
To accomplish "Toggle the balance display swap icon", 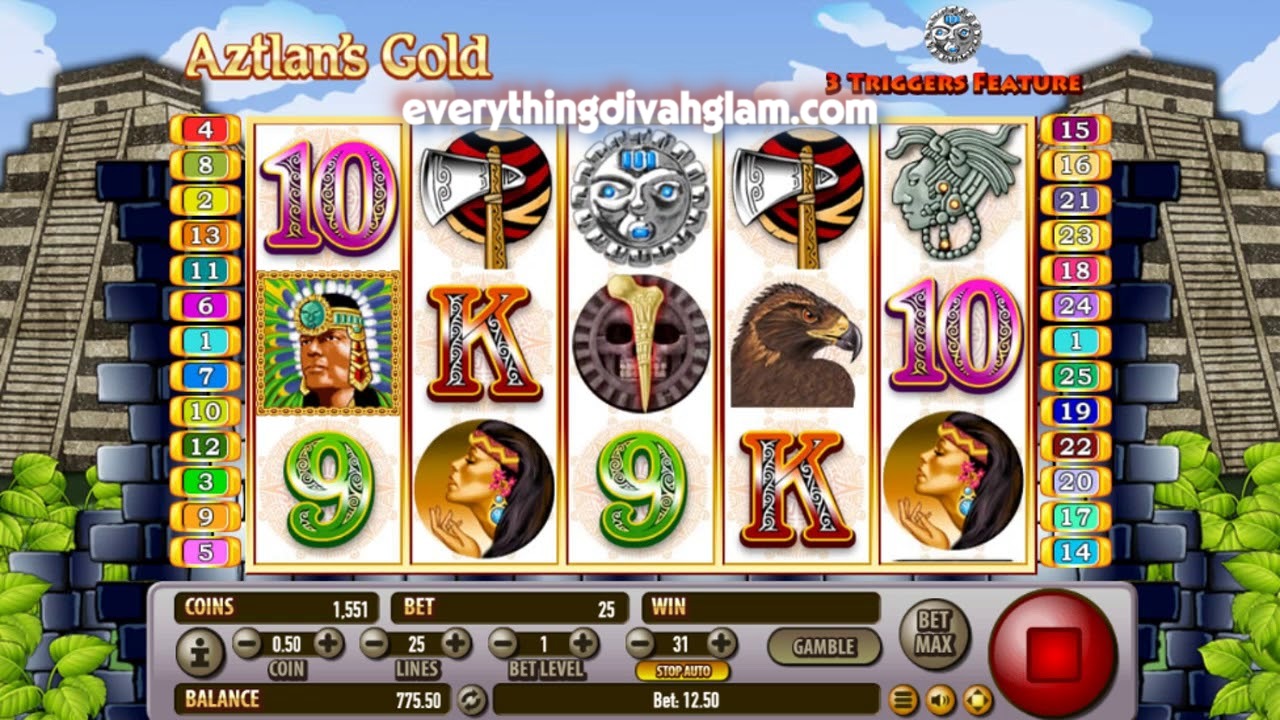I will (471, 699).
